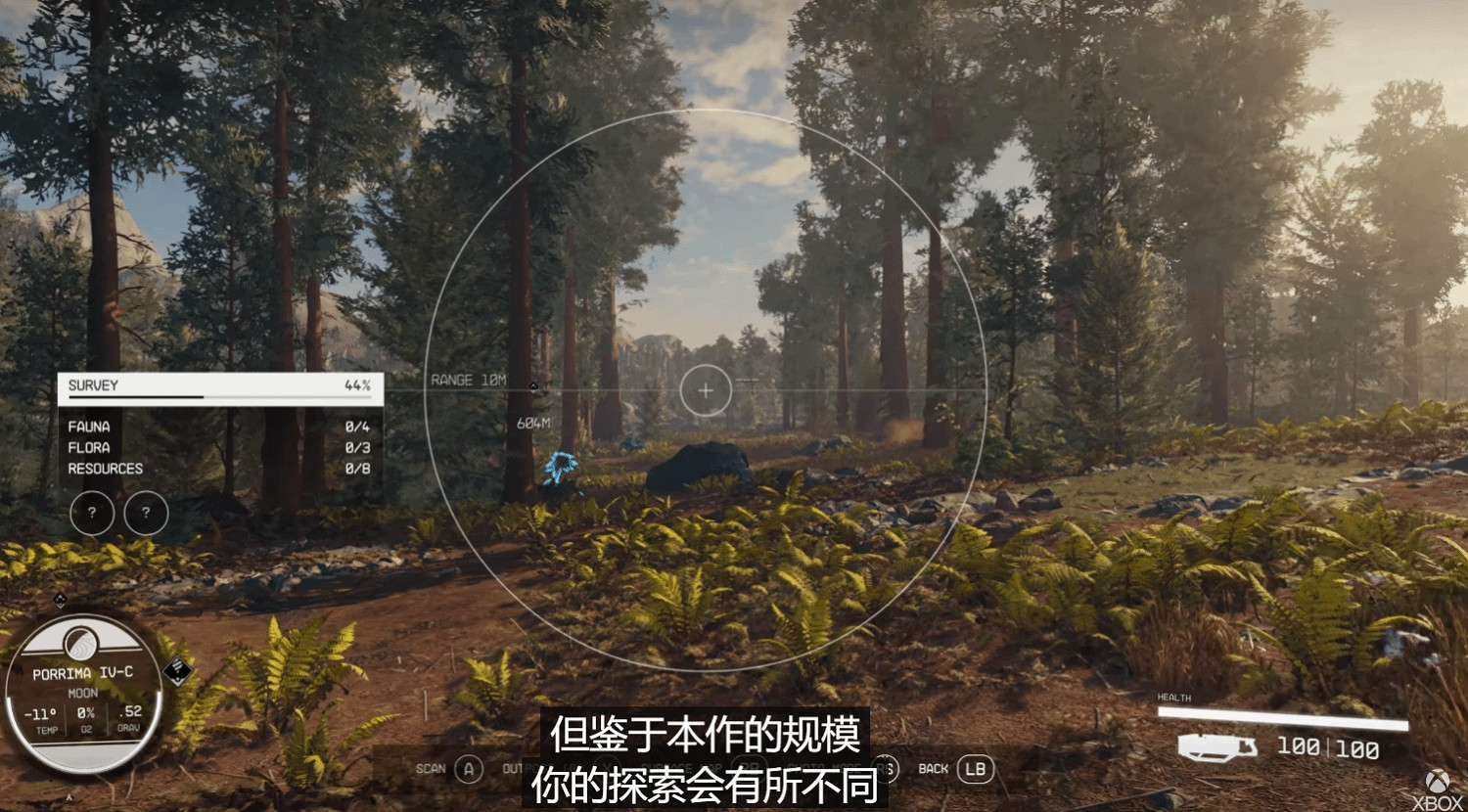
Task: Click the Range 10M indicator
Action: pyautogui.click(x=469, y=379)
